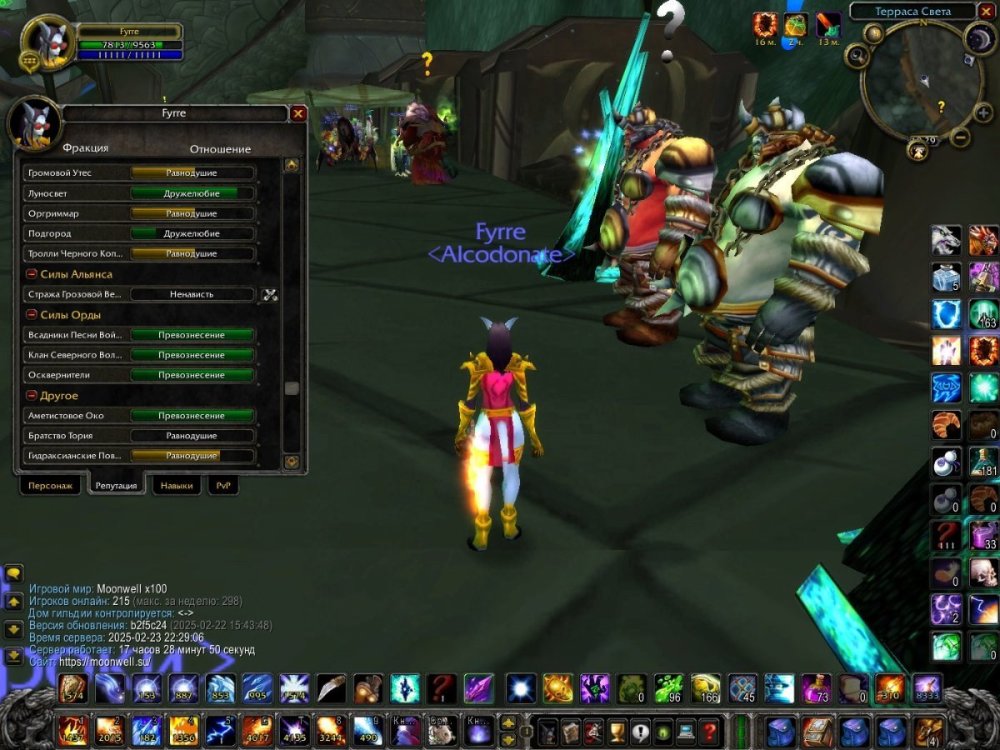Viewport: 1000px width, 750px height.
Task: Select the Луносвет faction row
Action: 138,193
